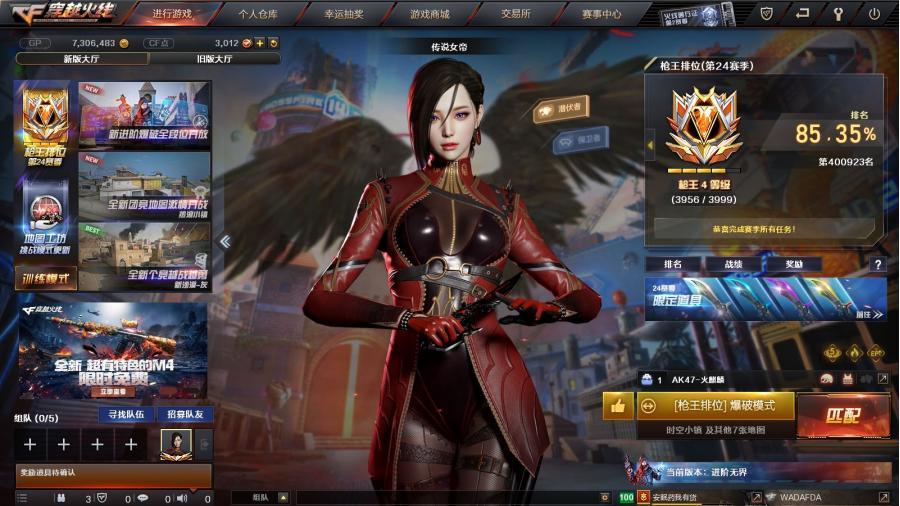
Task: Click the 寻找队伍 find team button
Action: (x=127, y=414)
